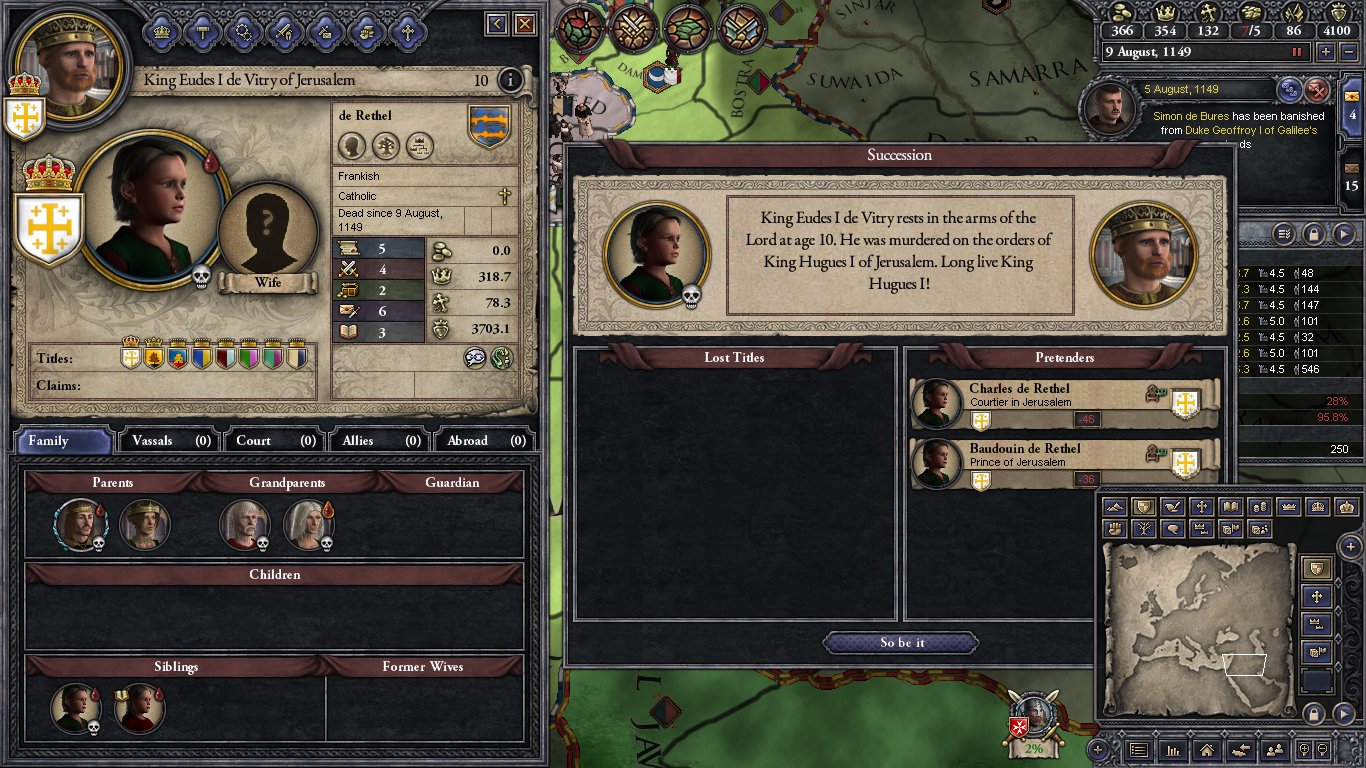Viewport: 1366px width, 768px height.
Task: Click the de Rethel dynasty shield
Action: [x=489, y=126]
